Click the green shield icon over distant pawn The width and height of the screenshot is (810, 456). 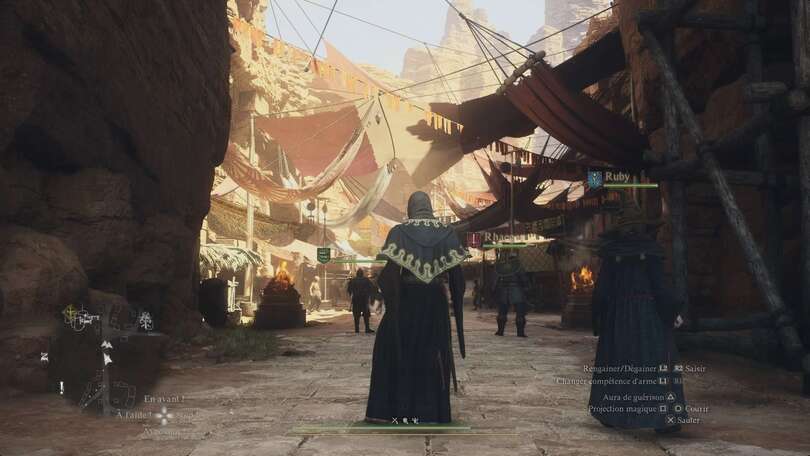click(323, 255)
